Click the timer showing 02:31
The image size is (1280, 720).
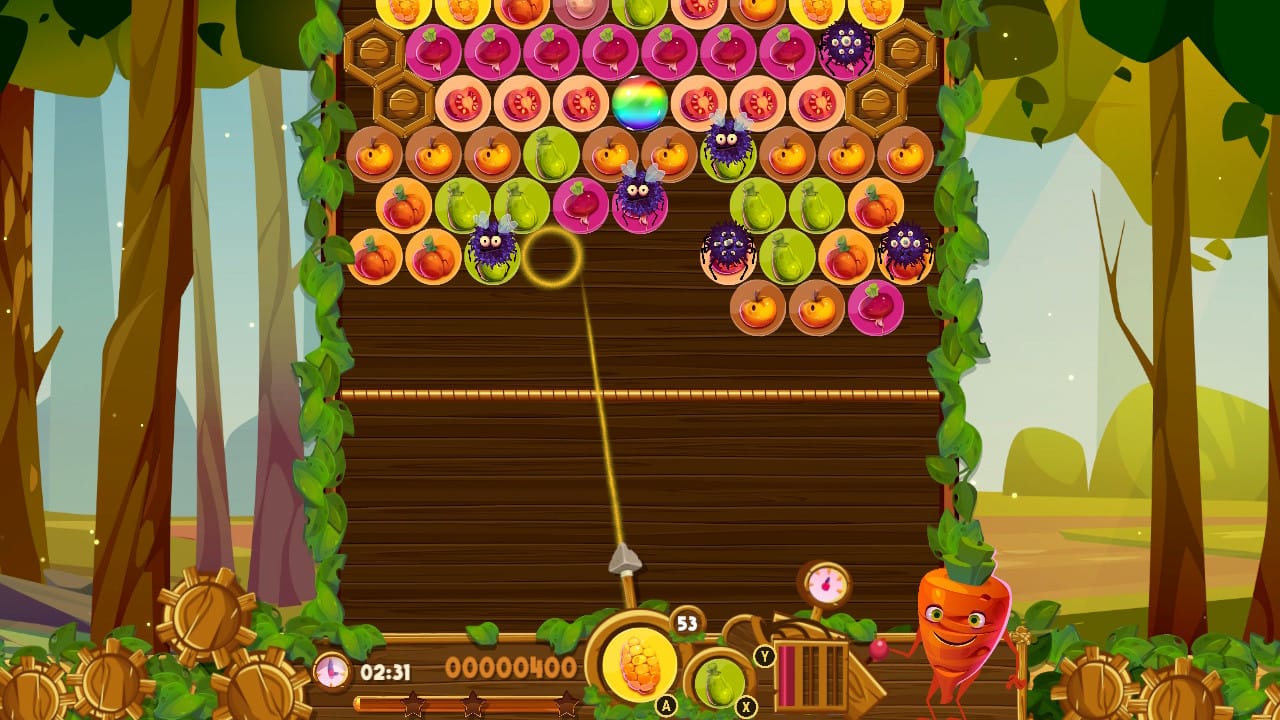click(386, 670)
